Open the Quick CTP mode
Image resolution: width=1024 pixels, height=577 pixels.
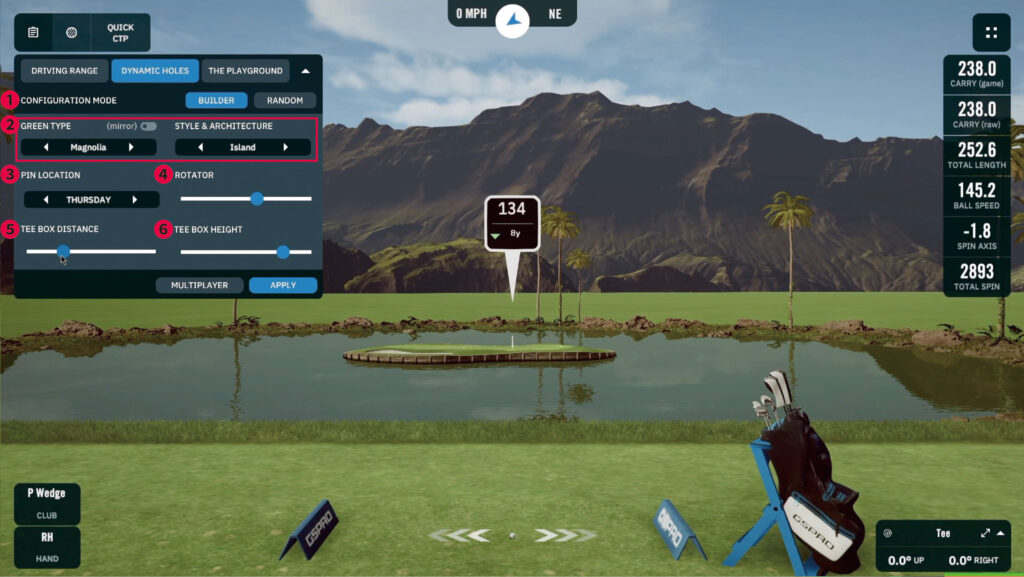(x=120, y=32)
